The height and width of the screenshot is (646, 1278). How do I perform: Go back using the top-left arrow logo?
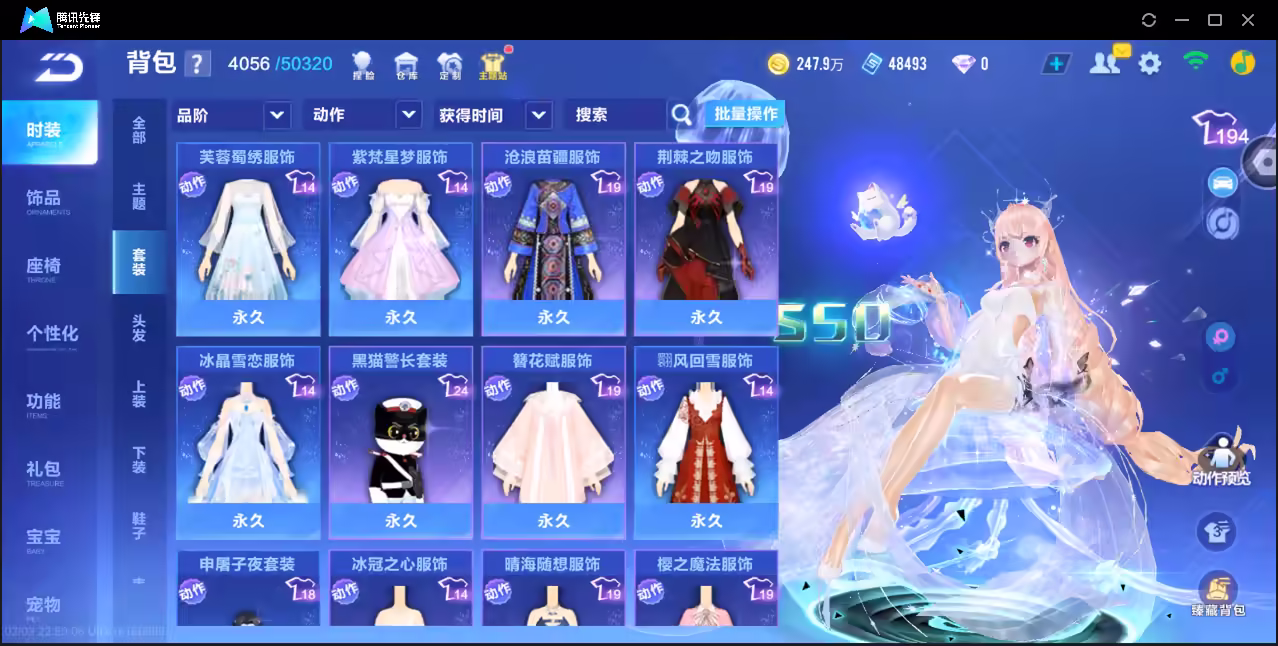pyautogui.click(x=58, y=67)
